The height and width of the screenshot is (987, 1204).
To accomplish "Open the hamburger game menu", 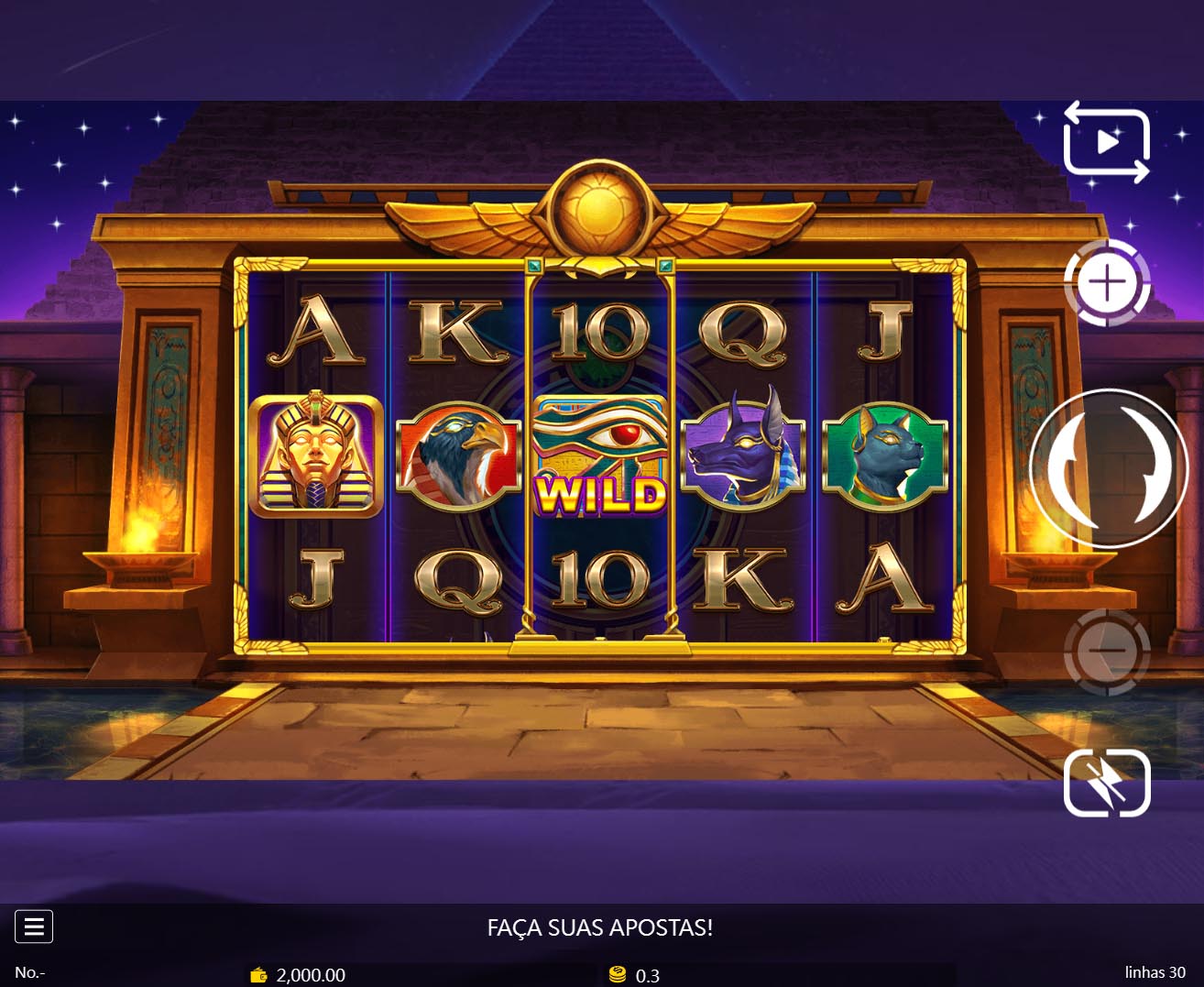I will pos(34,927).
